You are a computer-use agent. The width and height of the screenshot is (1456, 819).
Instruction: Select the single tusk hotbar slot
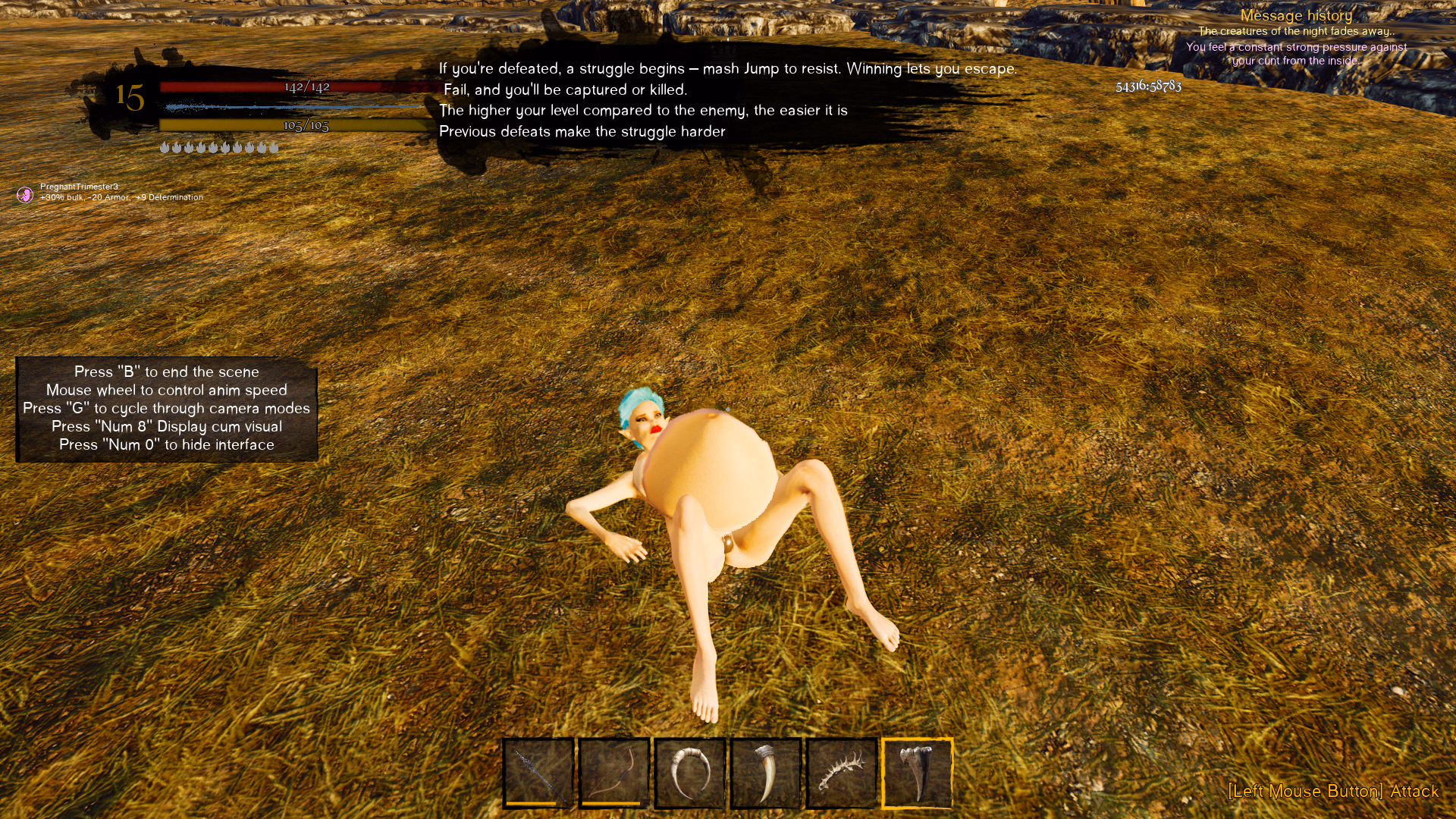[x=766, y=773]
